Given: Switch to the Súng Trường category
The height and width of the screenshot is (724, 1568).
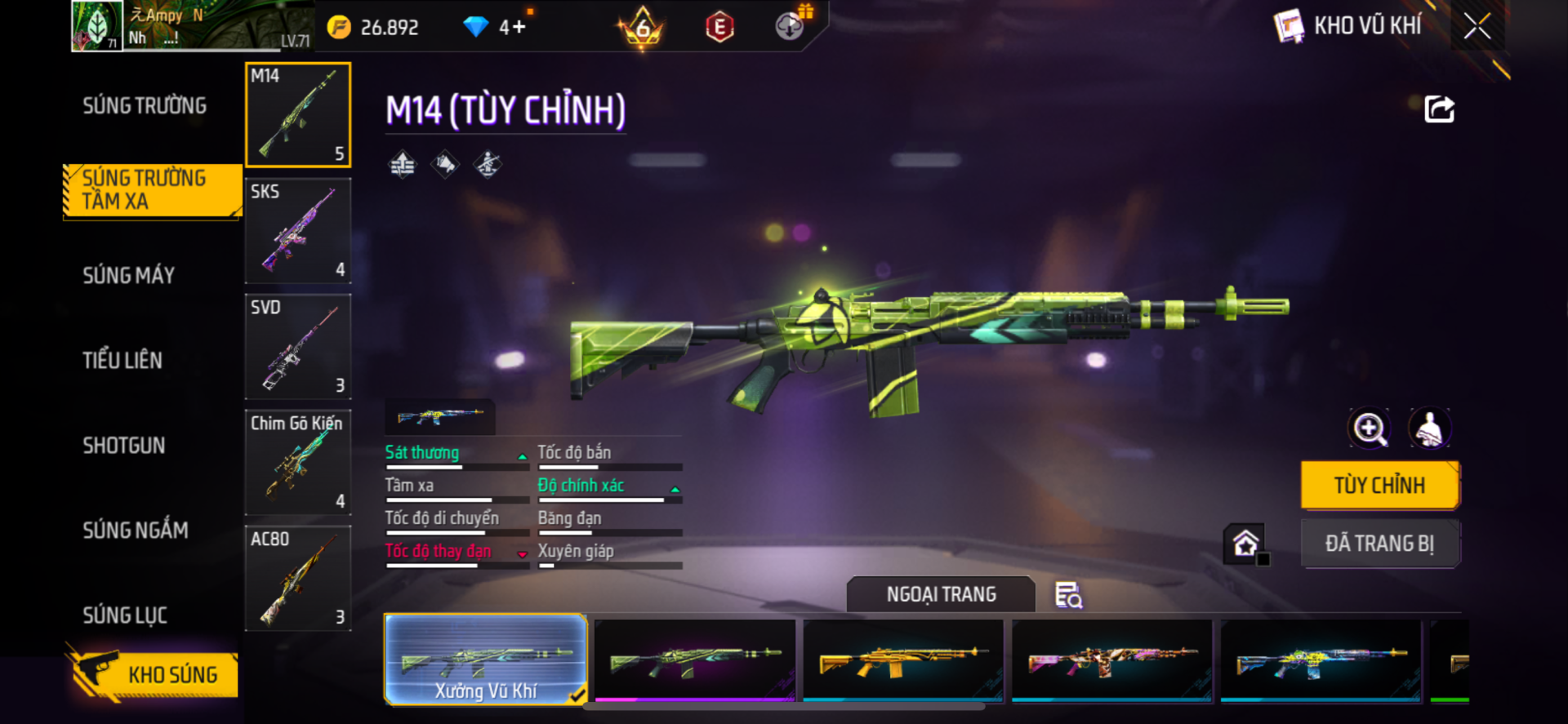Looking at the screenshot, I should pyautogui.click(x=145, y=106).
